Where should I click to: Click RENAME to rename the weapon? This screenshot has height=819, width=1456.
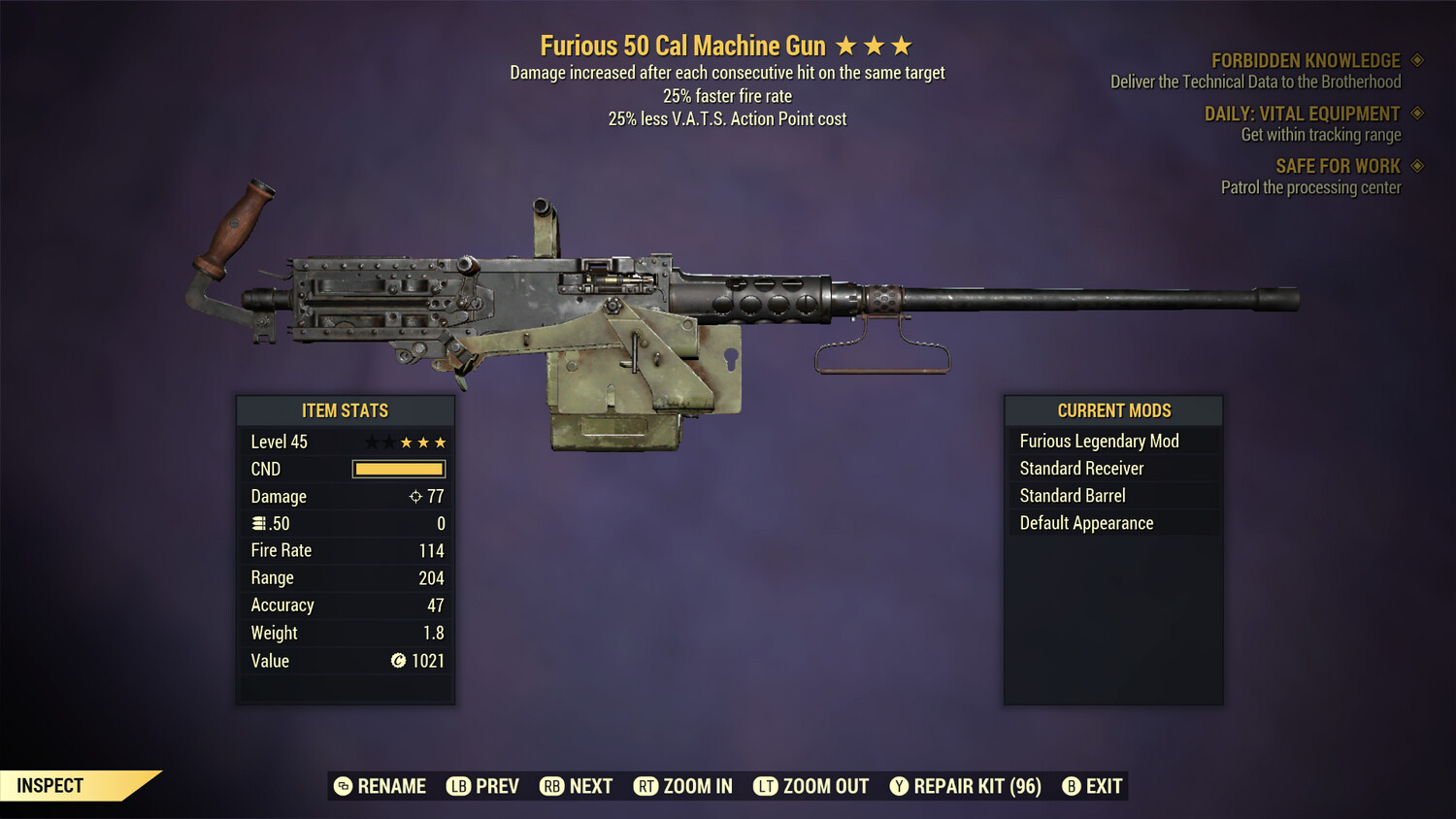(381, 786)
